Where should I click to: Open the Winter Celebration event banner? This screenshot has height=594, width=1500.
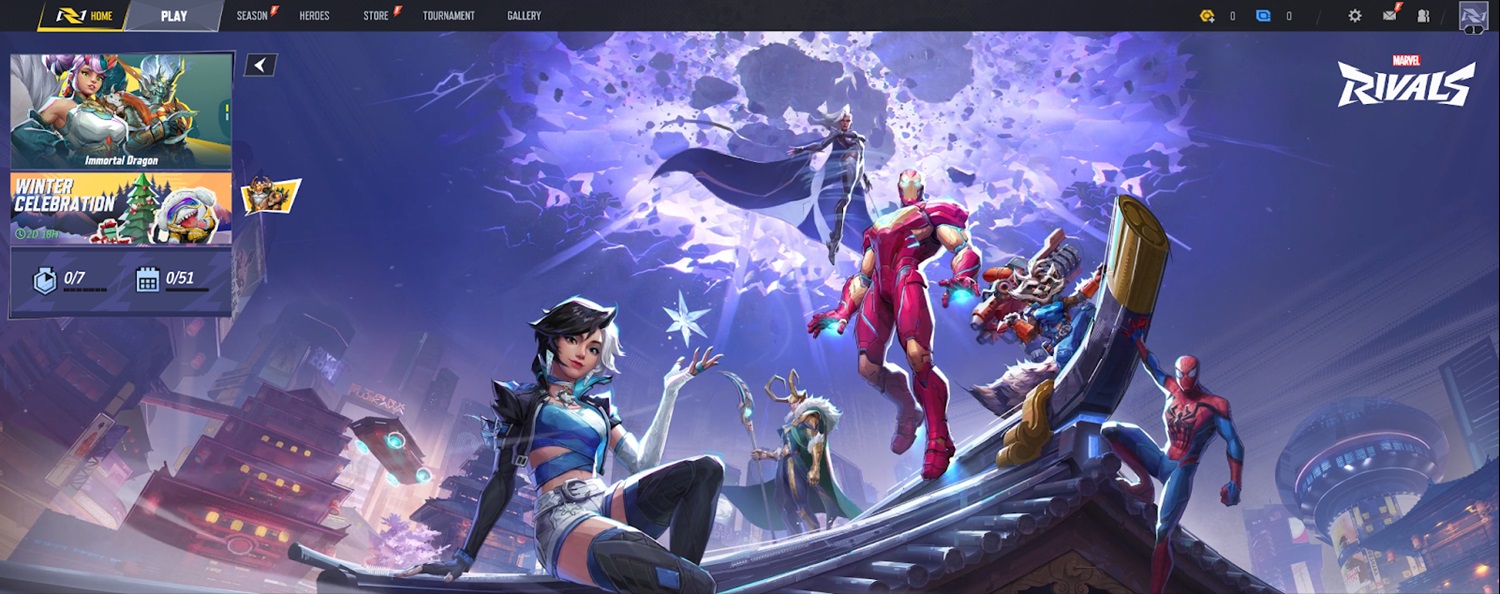coord(121,208)
